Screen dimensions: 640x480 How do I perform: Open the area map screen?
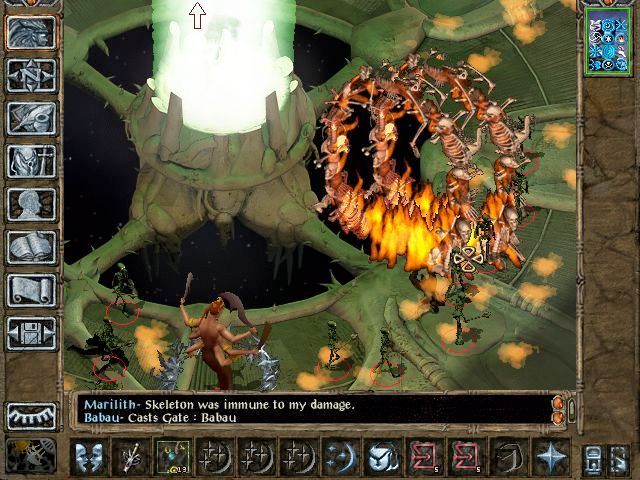(x=31, y=75)
